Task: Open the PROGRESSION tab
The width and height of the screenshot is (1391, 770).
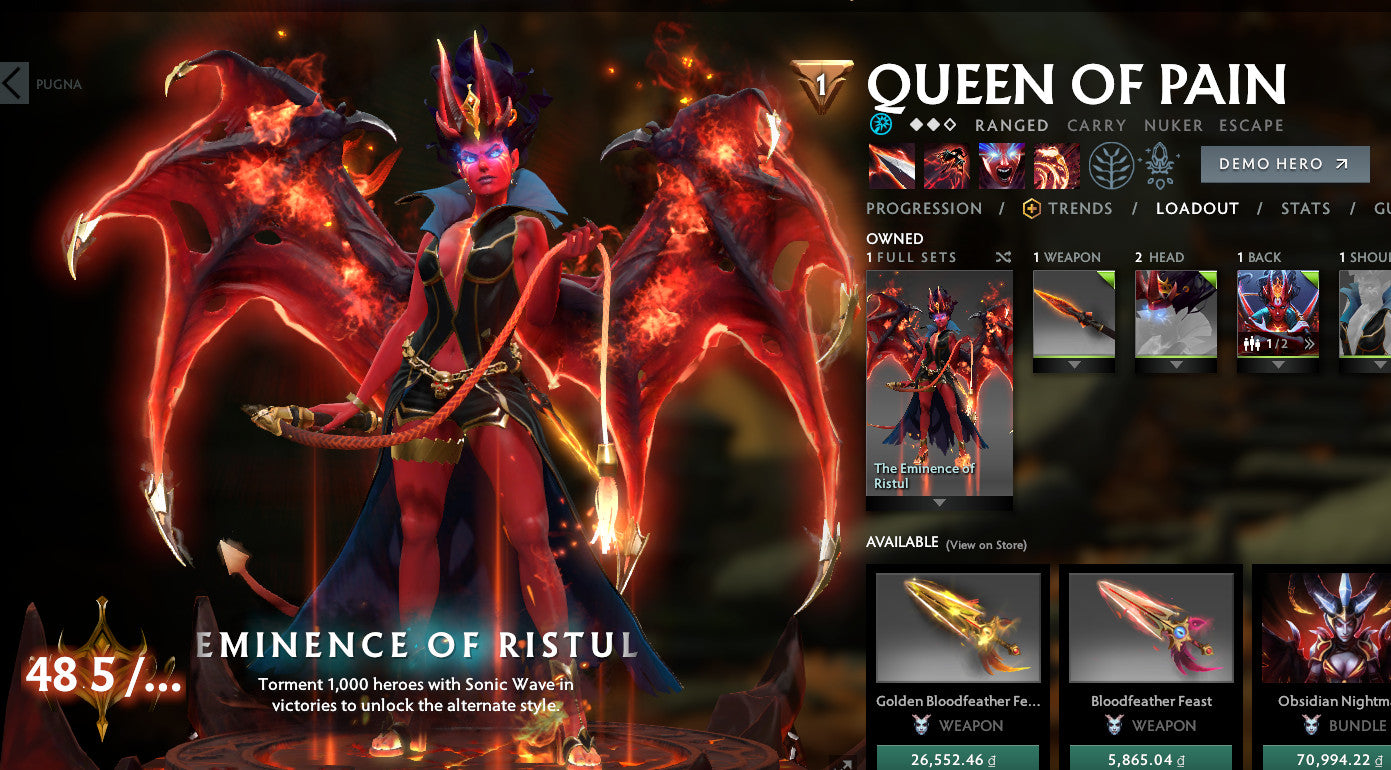Action: (924, 208)
